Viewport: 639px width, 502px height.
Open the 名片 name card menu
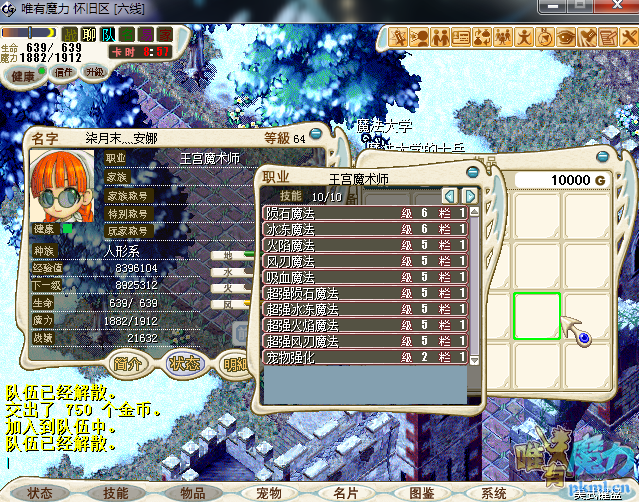pyautogui.click(x=345, y=493)
